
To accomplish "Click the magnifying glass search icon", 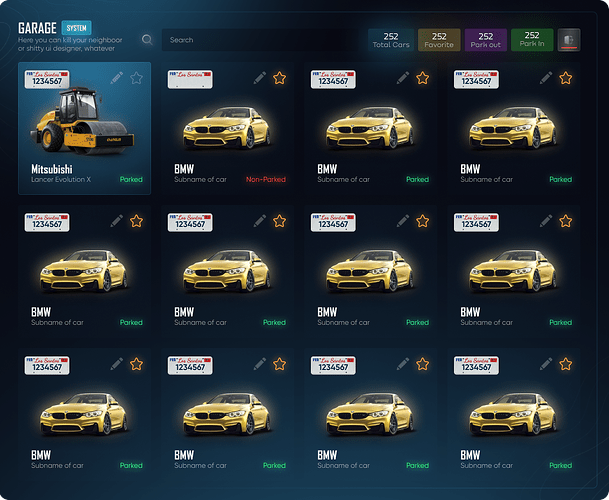I will (x=148, y=40).
